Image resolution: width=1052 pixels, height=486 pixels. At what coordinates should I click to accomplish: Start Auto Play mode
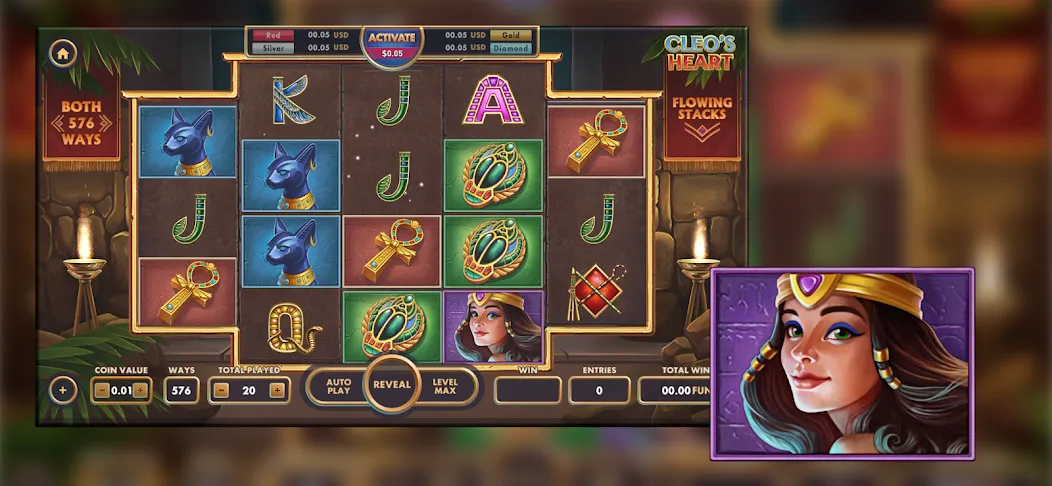337,386
